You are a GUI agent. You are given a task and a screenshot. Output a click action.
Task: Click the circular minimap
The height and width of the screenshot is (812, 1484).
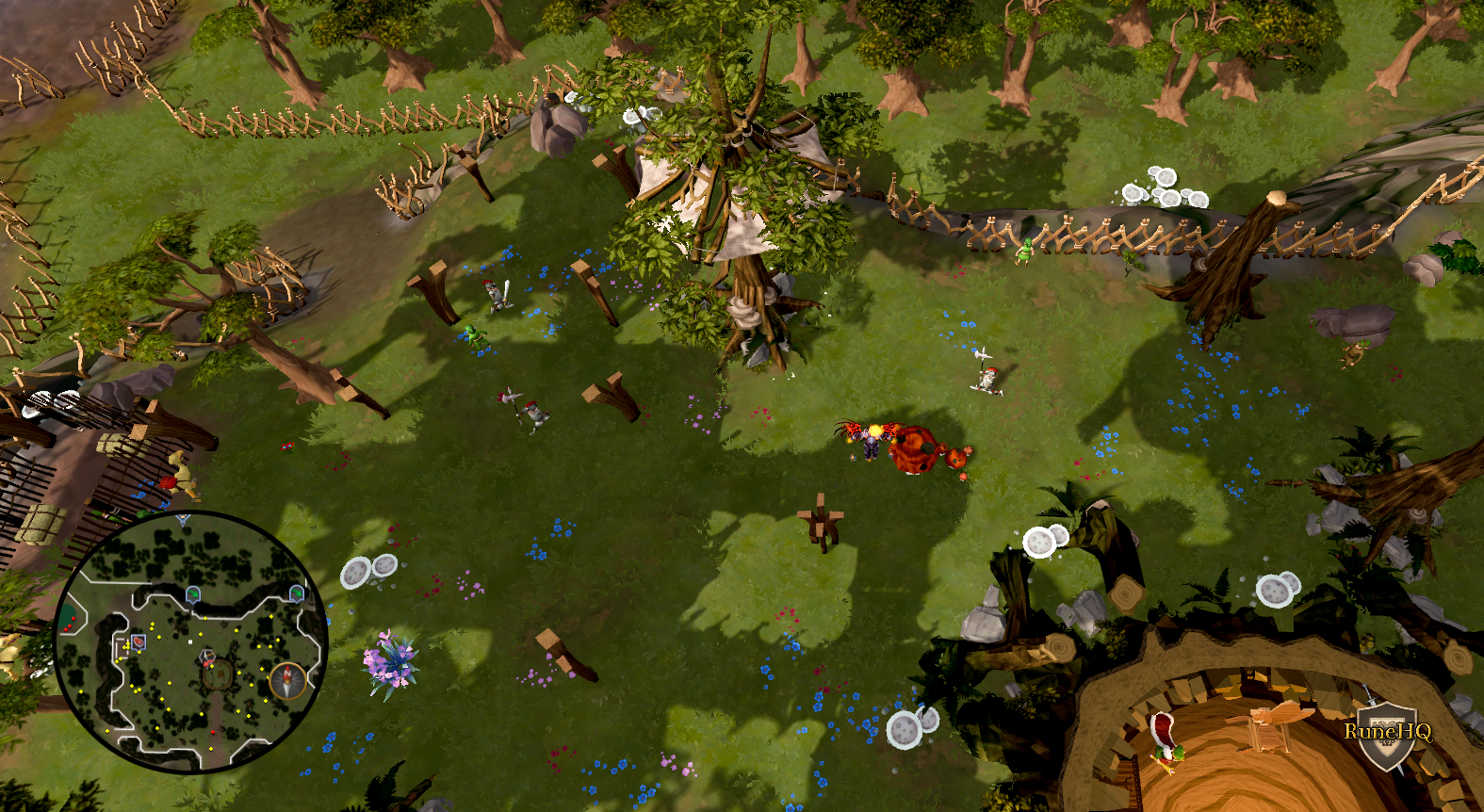[191, 642]
